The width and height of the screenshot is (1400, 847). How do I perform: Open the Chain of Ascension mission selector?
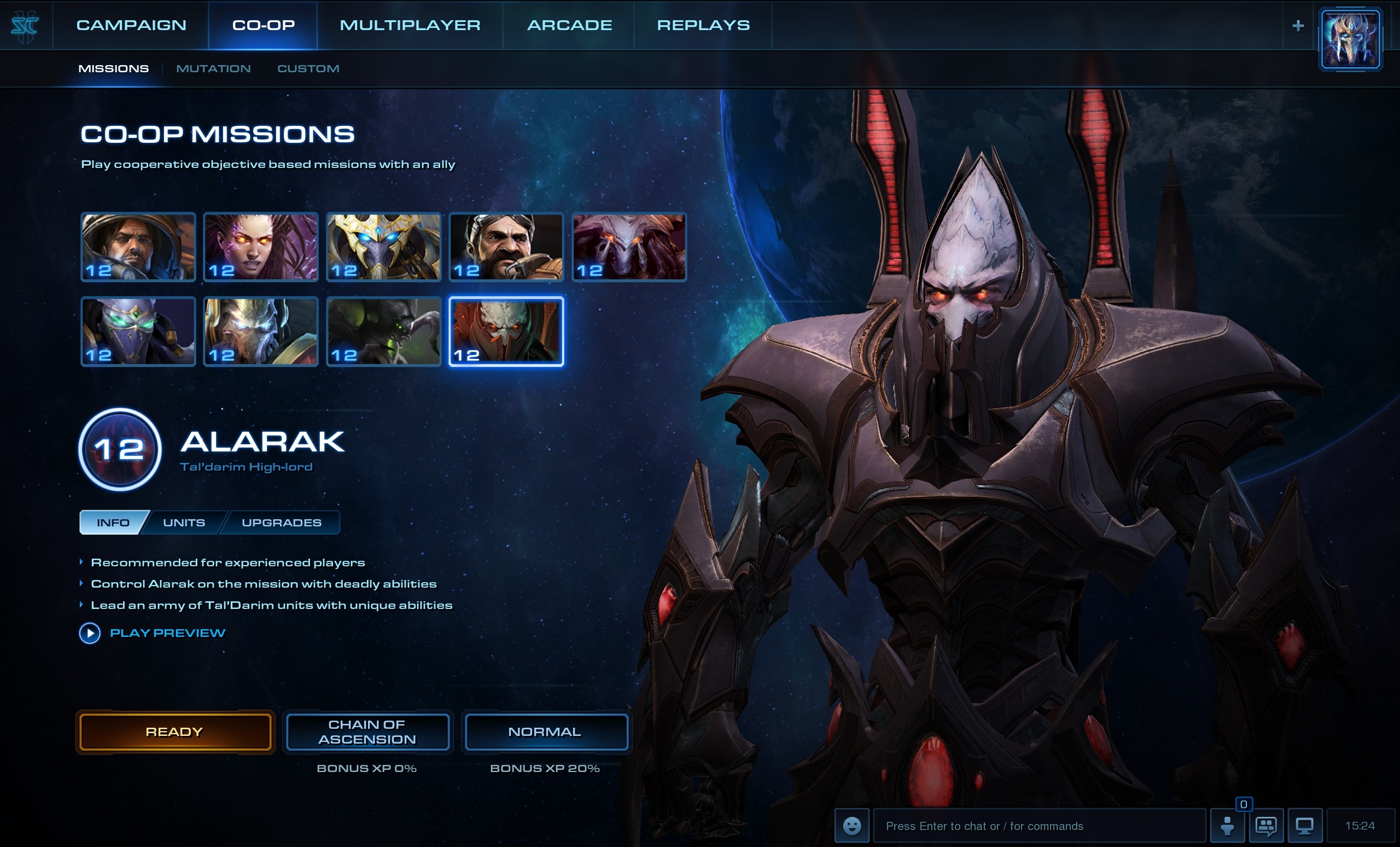pos(367,732)
